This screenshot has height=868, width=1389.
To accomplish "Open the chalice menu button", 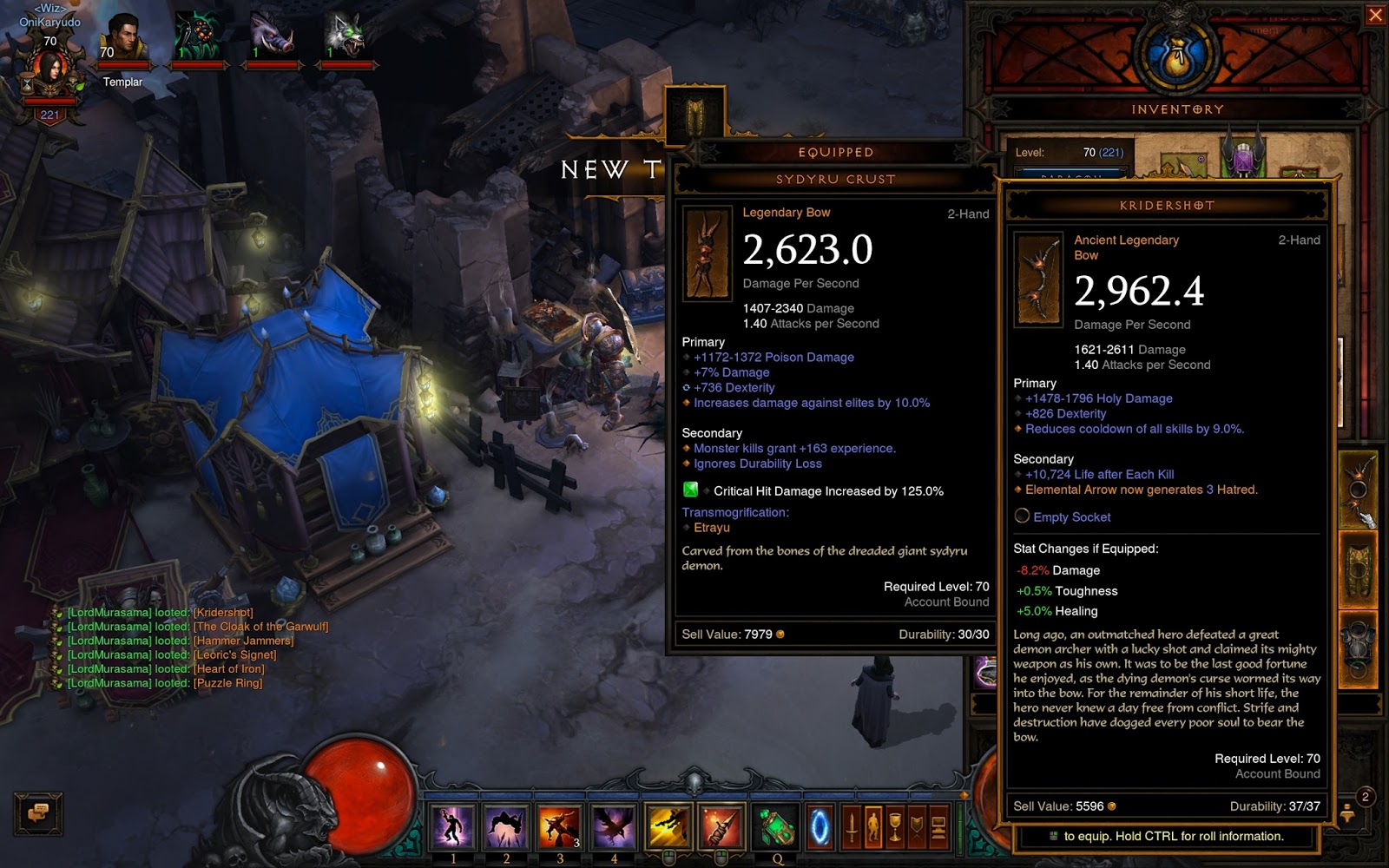I will click(895, 827).
